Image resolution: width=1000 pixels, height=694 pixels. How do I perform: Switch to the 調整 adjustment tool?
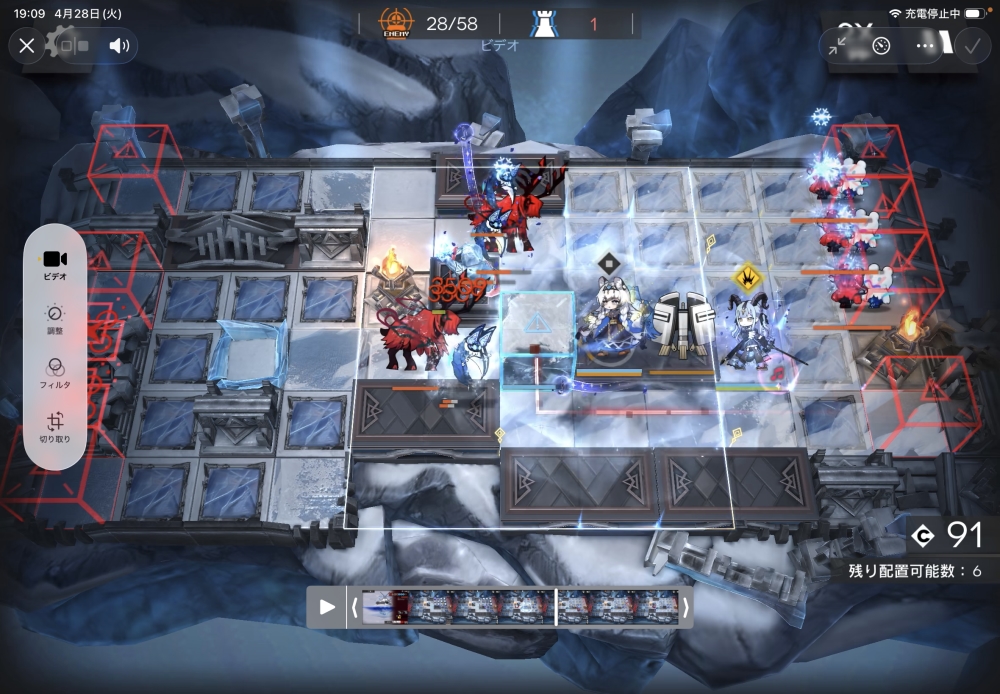[x=55, y=319]
